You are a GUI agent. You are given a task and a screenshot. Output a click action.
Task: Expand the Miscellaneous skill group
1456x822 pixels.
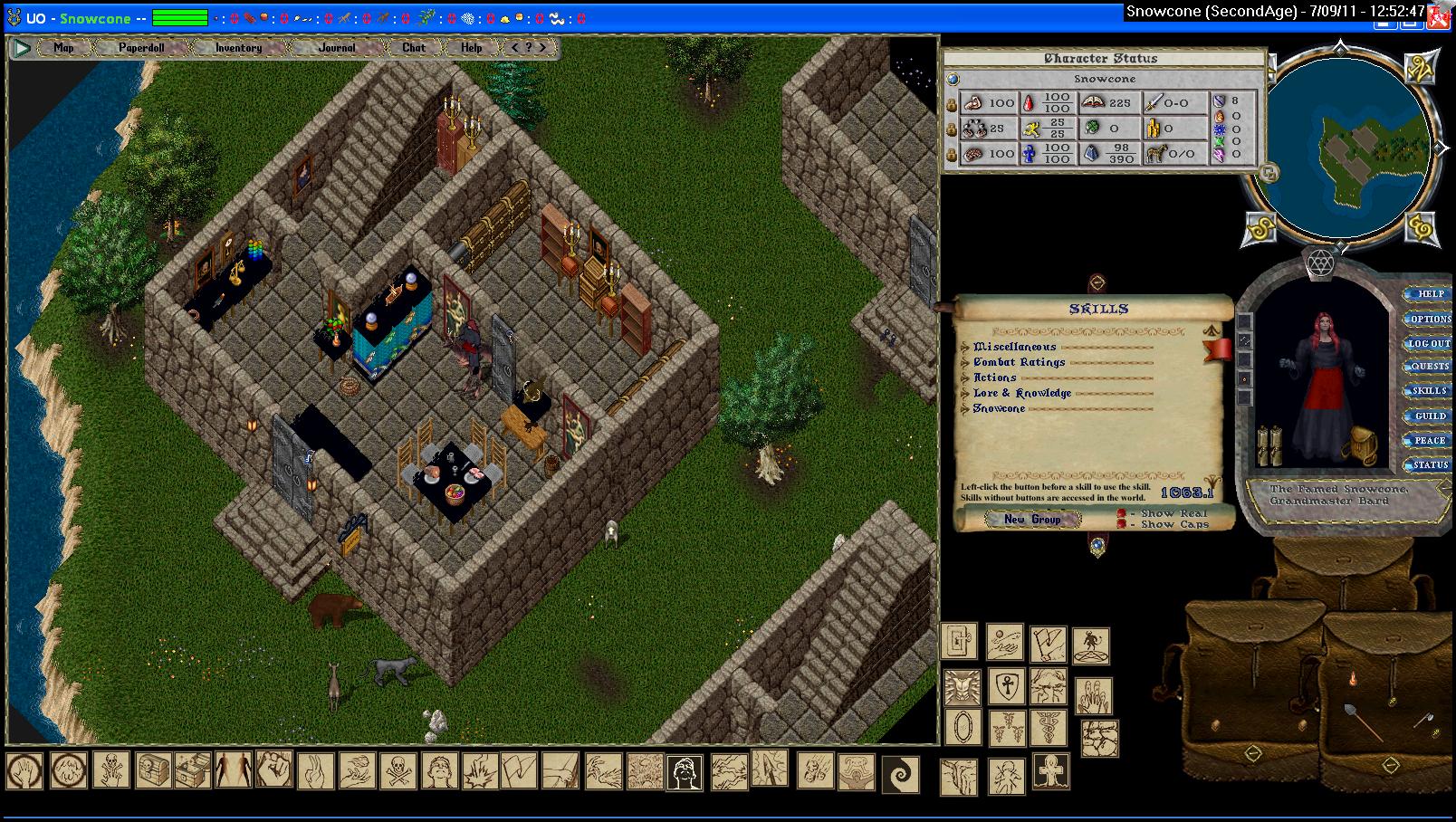965,347
